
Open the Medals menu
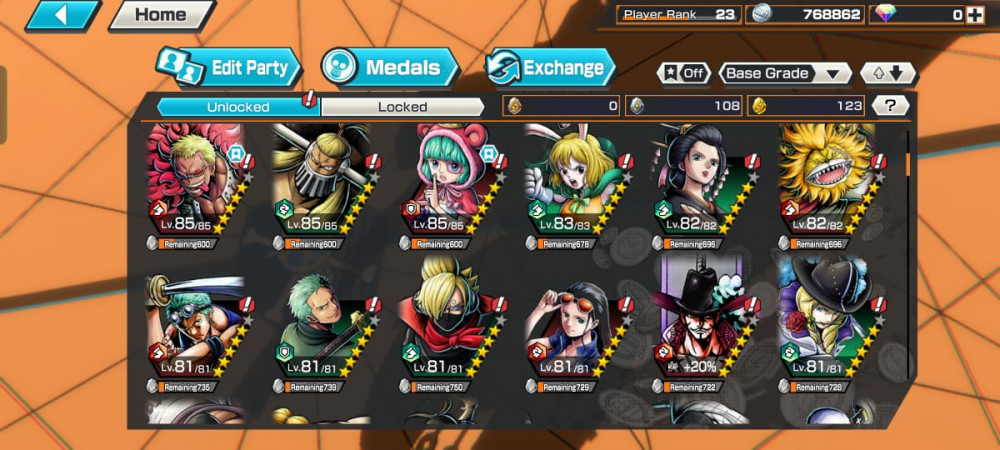[x=389, y=68]
